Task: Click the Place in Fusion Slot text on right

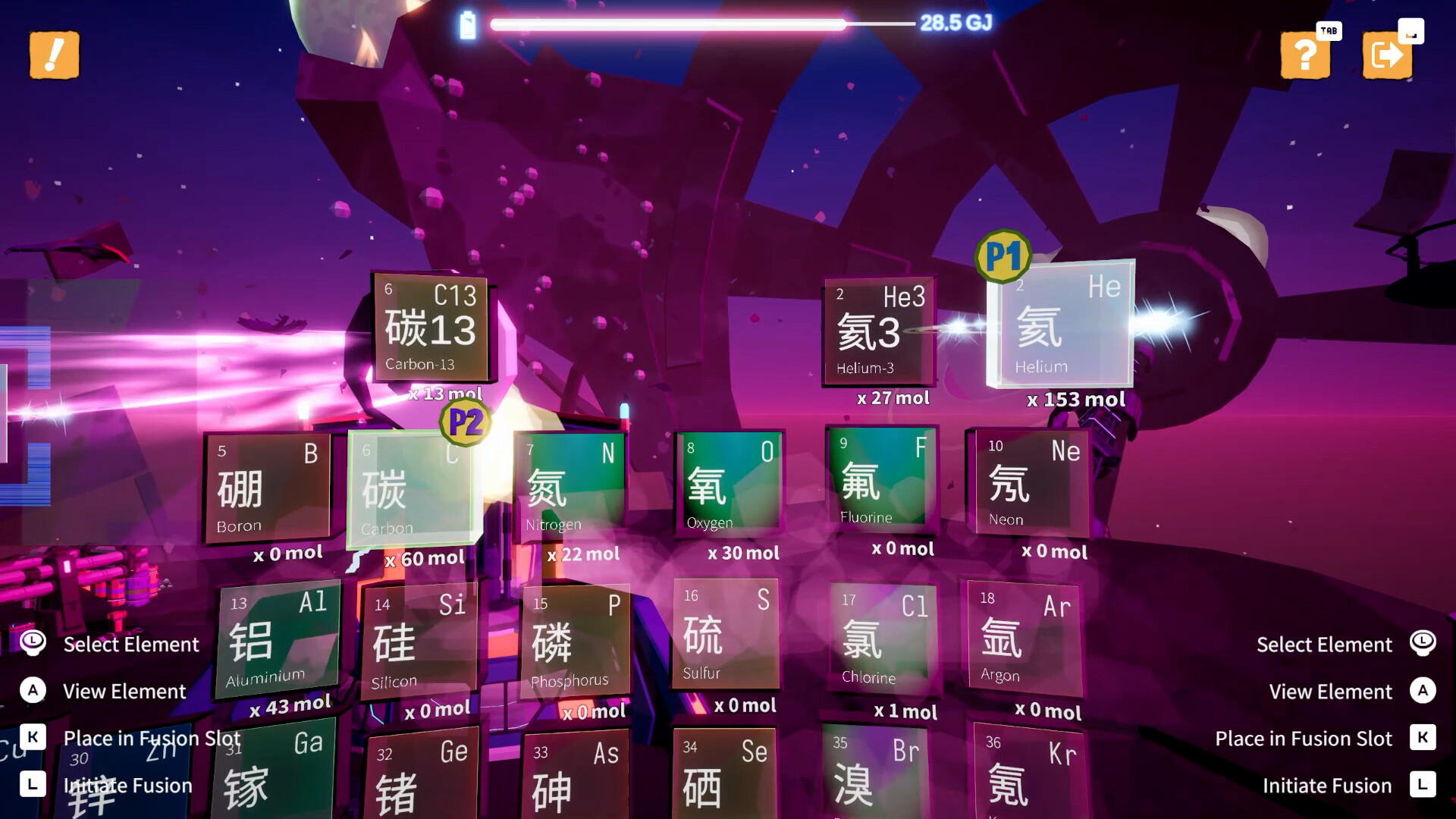Action: (x=1303, y=738)
